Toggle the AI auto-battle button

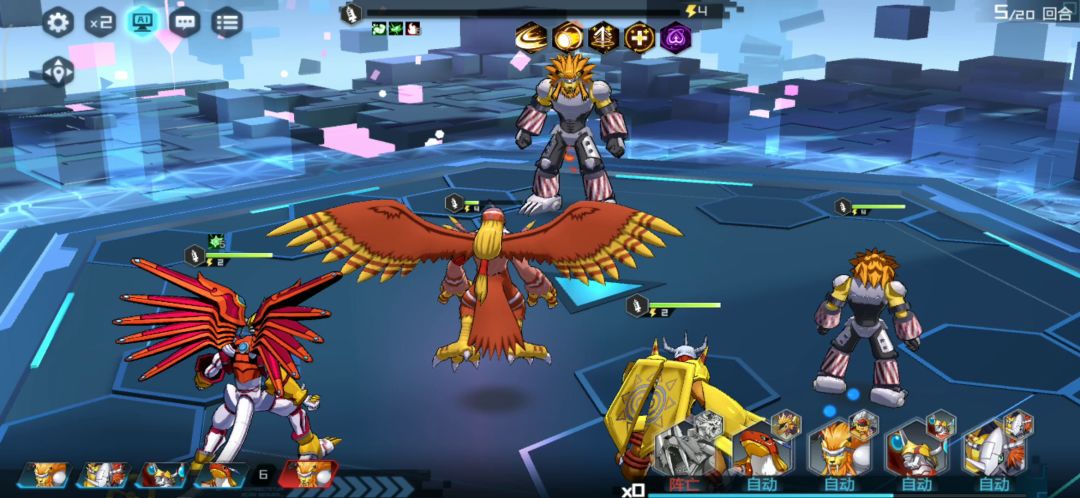(142, 22)
